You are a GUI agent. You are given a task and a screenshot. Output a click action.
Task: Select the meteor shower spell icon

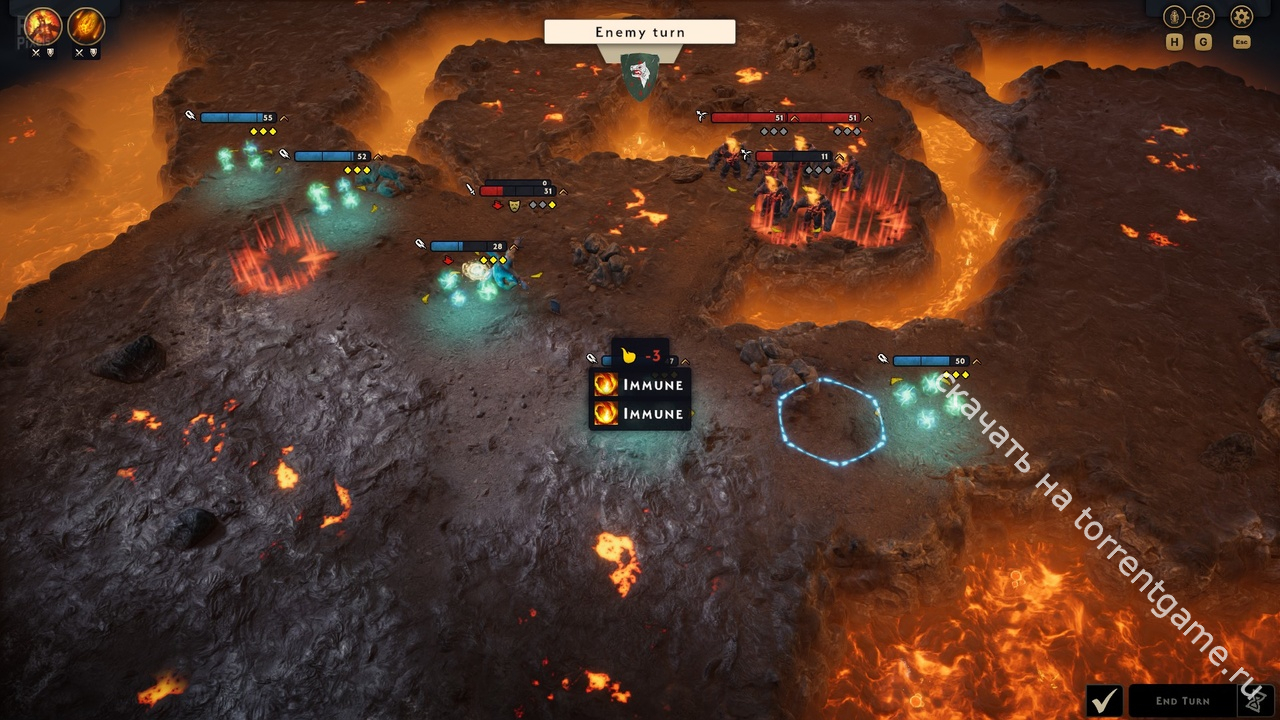86,26
